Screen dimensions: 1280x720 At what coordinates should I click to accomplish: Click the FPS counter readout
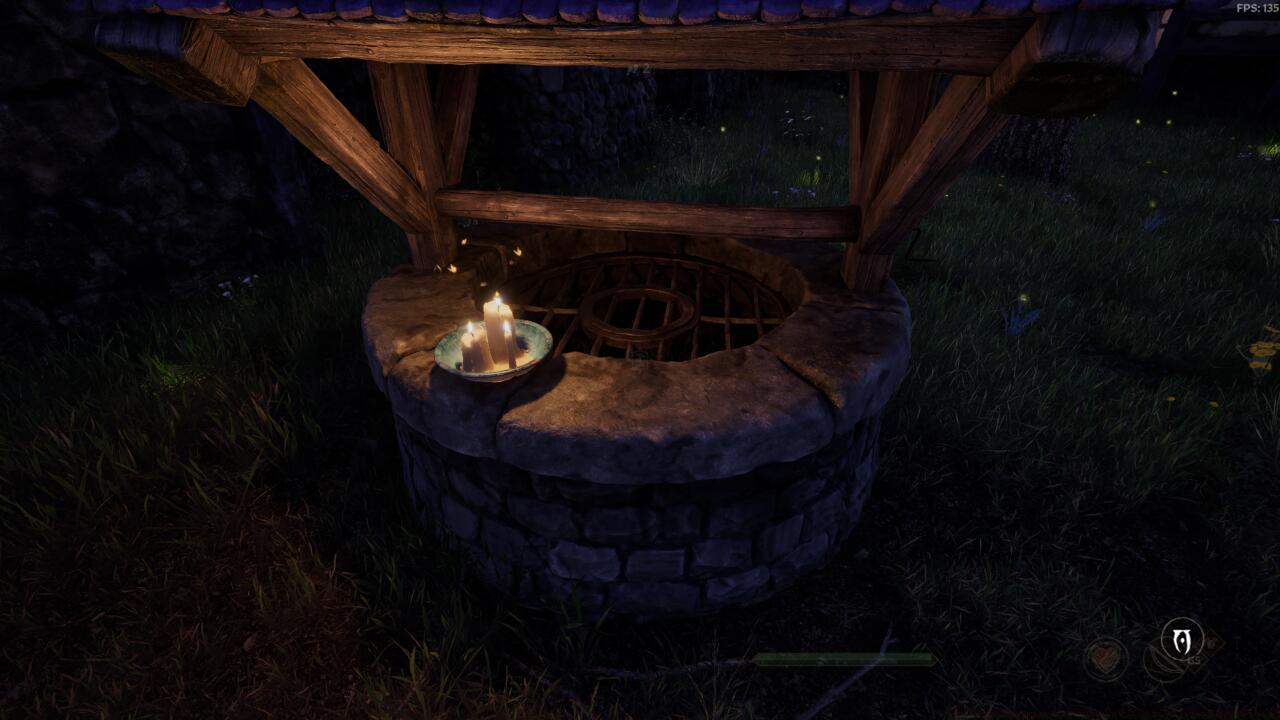1252,8
